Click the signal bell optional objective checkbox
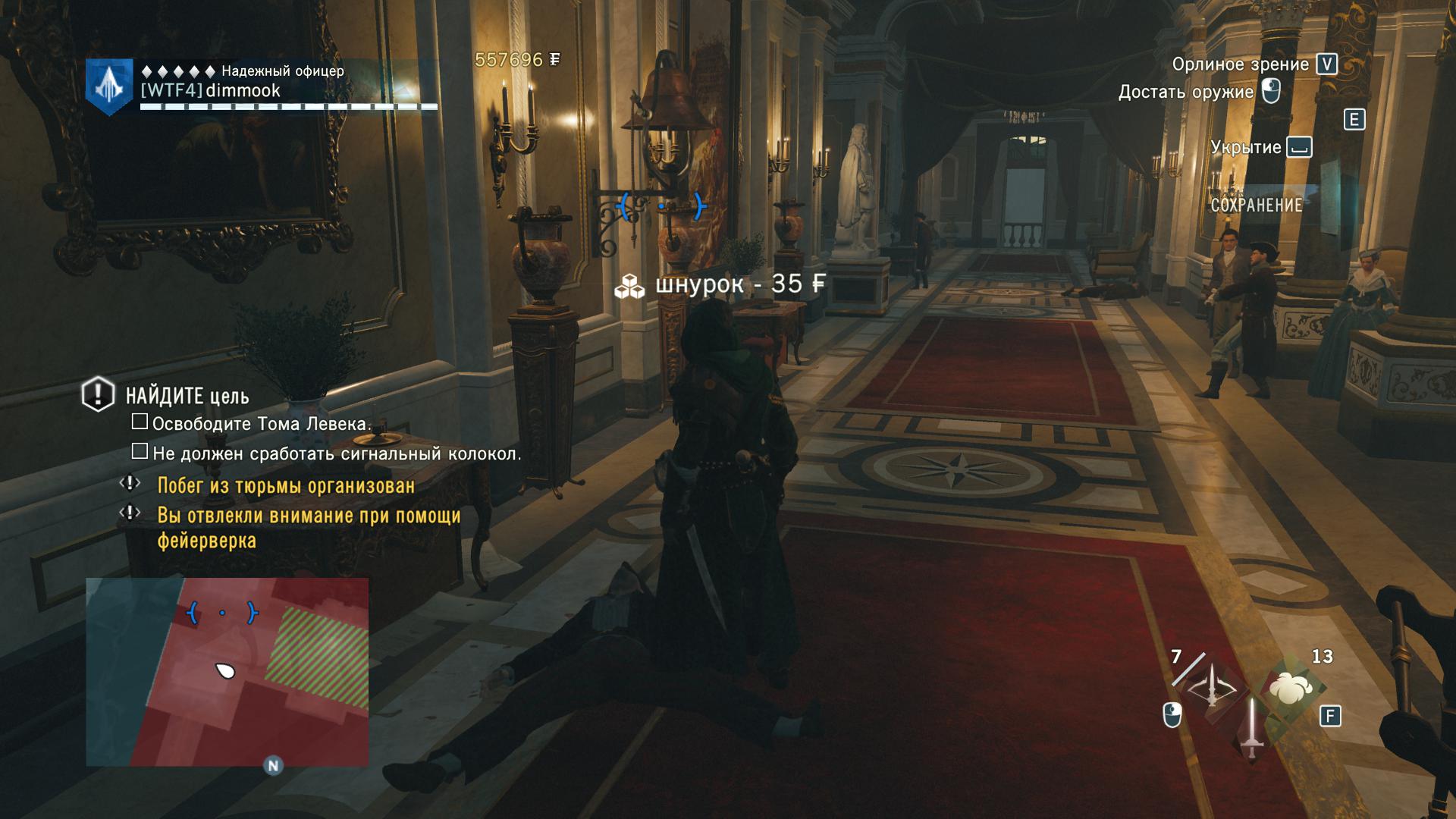The image size is (1456, 819). point(140,452)
